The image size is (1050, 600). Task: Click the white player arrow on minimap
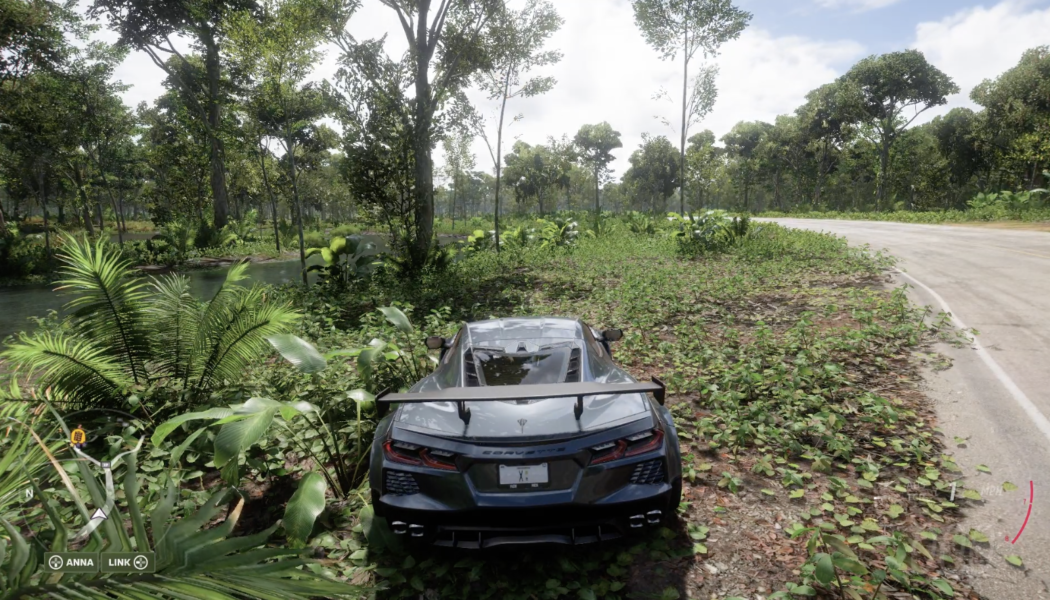101,517
